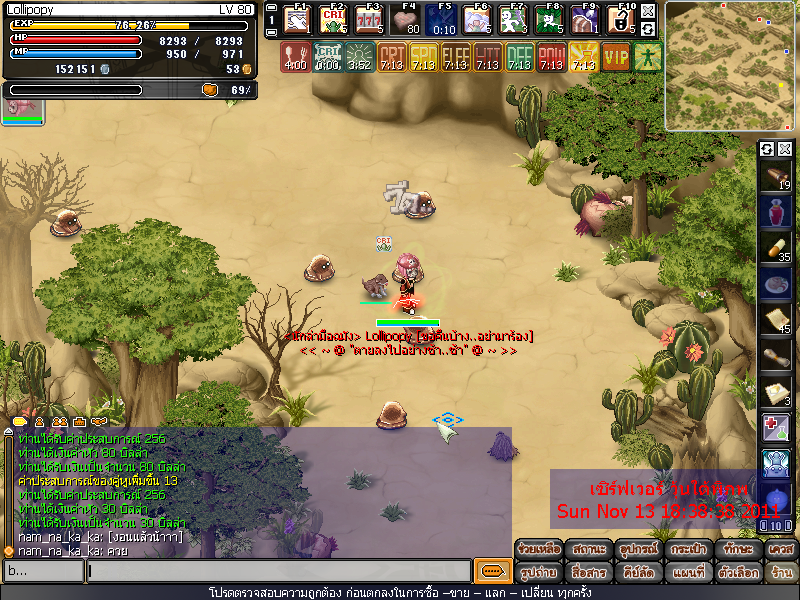
Task: Click the chat message input field
Action: click(278, 571)
